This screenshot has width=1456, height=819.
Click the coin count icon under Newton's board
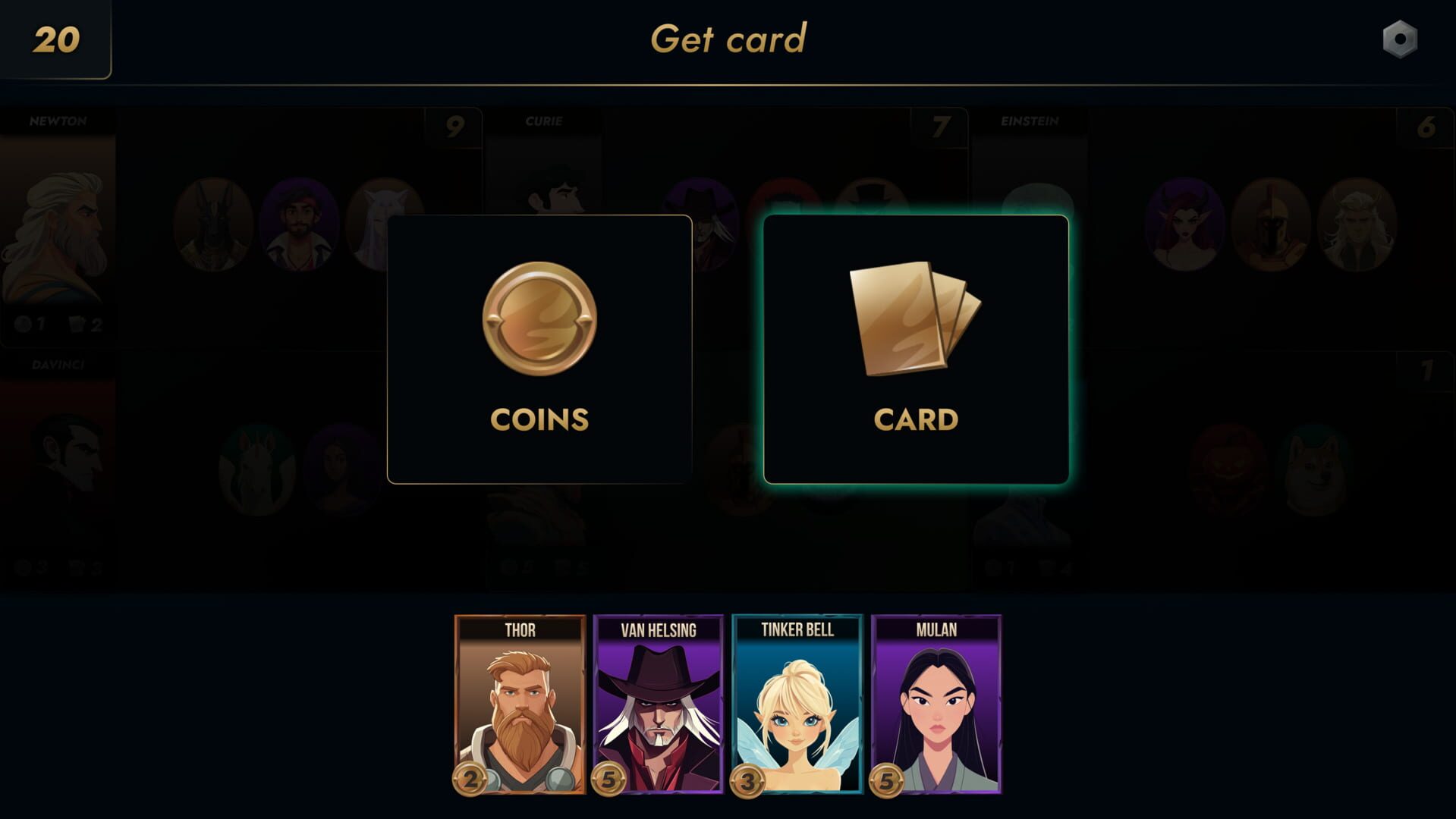(x=22, y=325)
